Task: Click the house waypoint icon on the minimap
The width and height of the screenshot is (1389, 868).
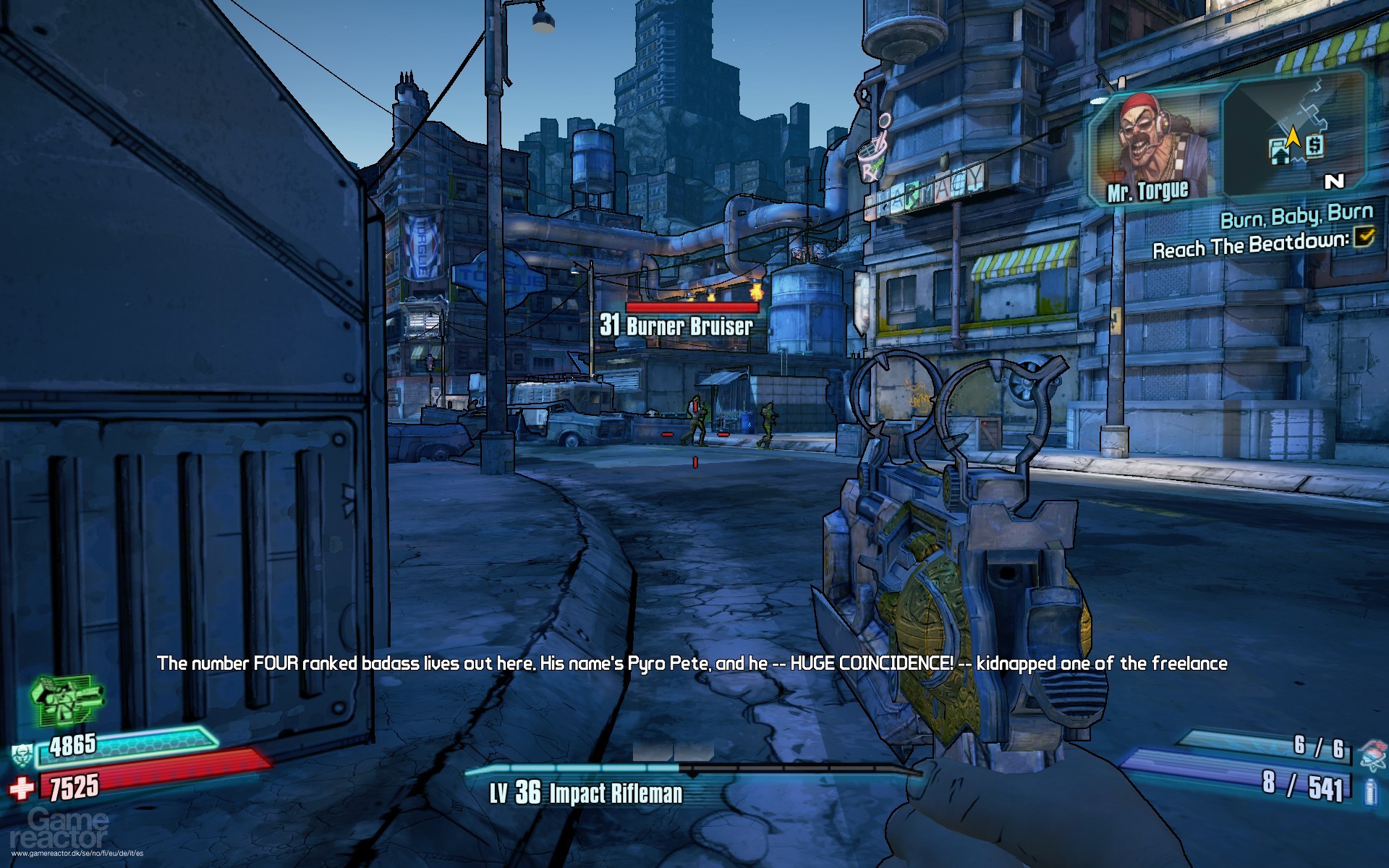Action: coord(1278,152)
